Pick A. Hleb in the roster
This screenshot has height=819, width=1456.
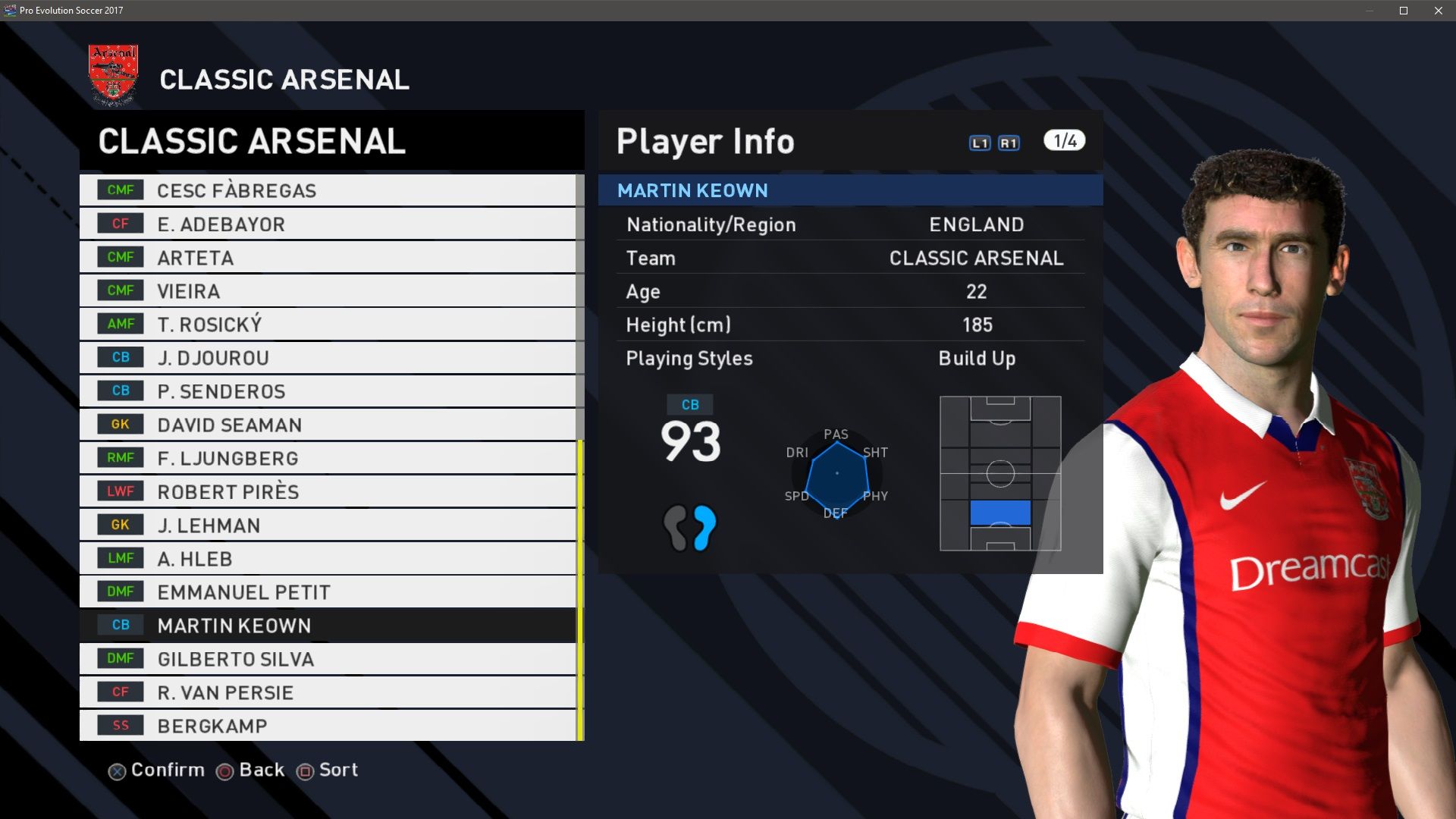[328, 559]
